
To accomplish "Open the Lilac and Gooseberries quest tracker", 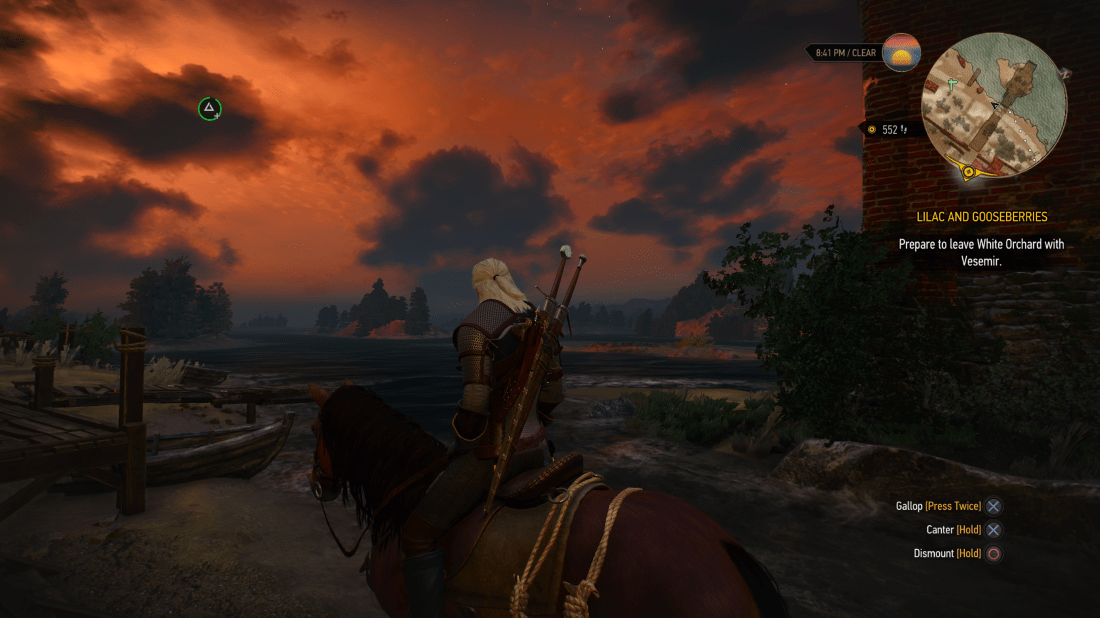I will [981, 216].
